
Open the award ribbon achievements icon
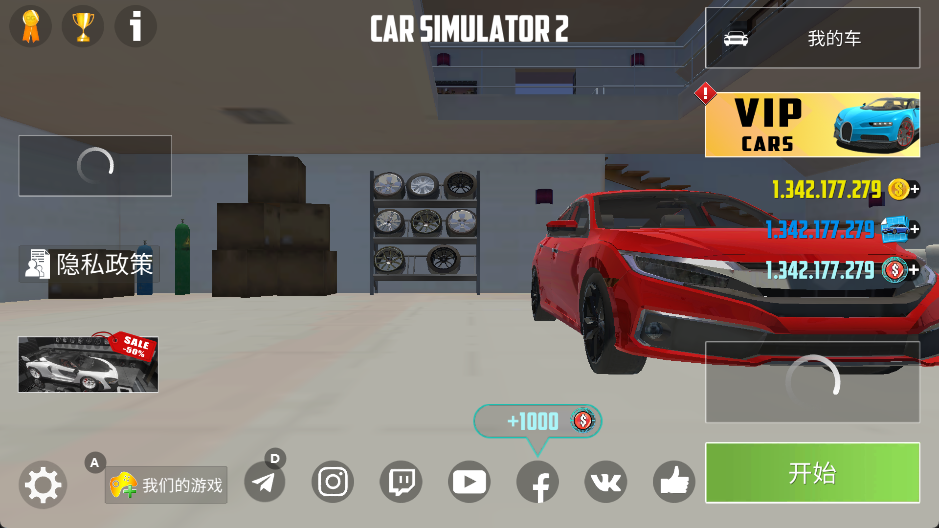click(31, 26)
